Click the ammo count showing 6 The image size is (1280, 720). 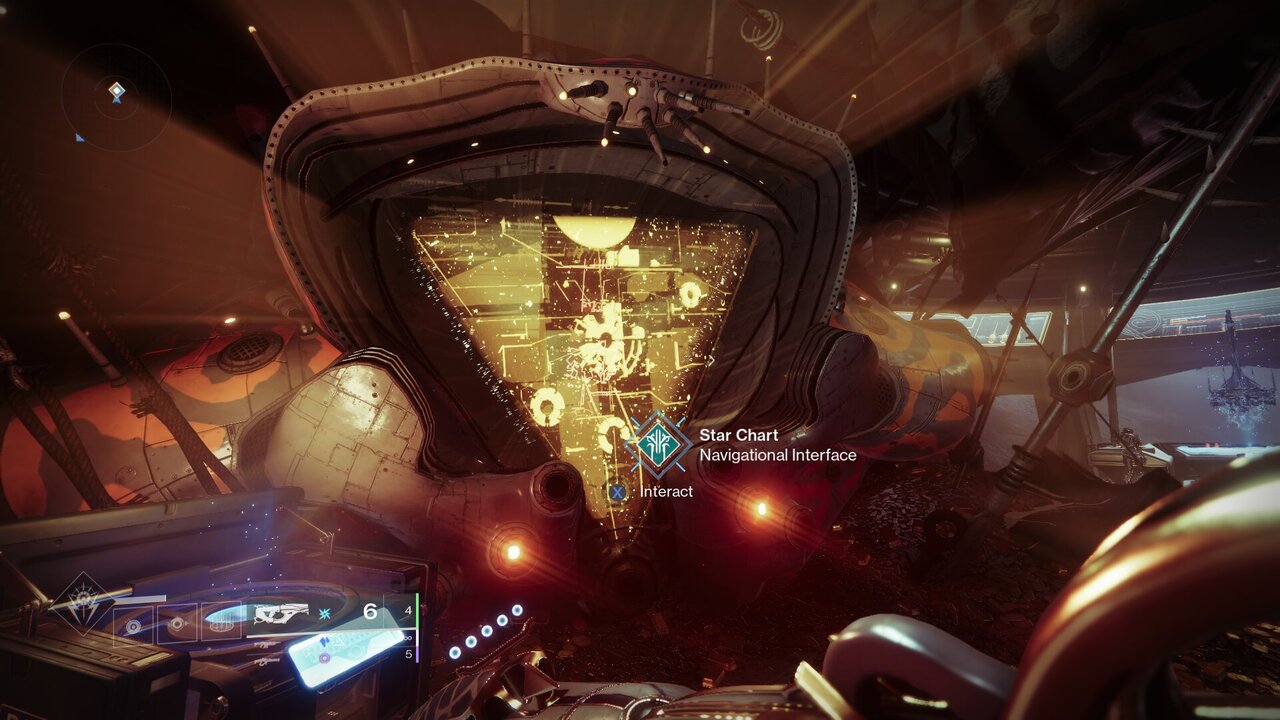[370, 609]
